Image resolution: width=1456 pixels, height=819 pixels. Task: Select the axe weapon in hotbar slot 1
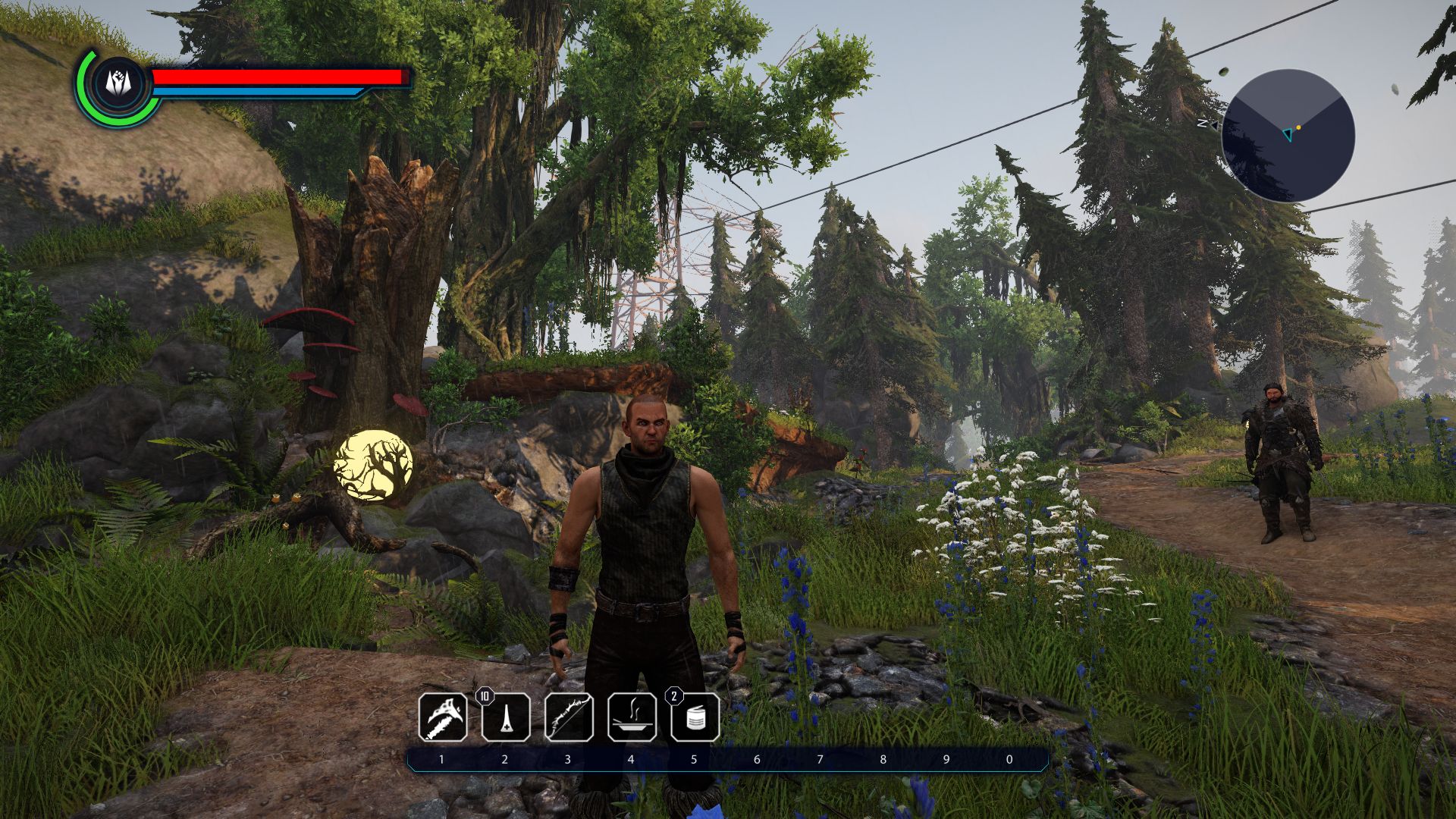443,717
